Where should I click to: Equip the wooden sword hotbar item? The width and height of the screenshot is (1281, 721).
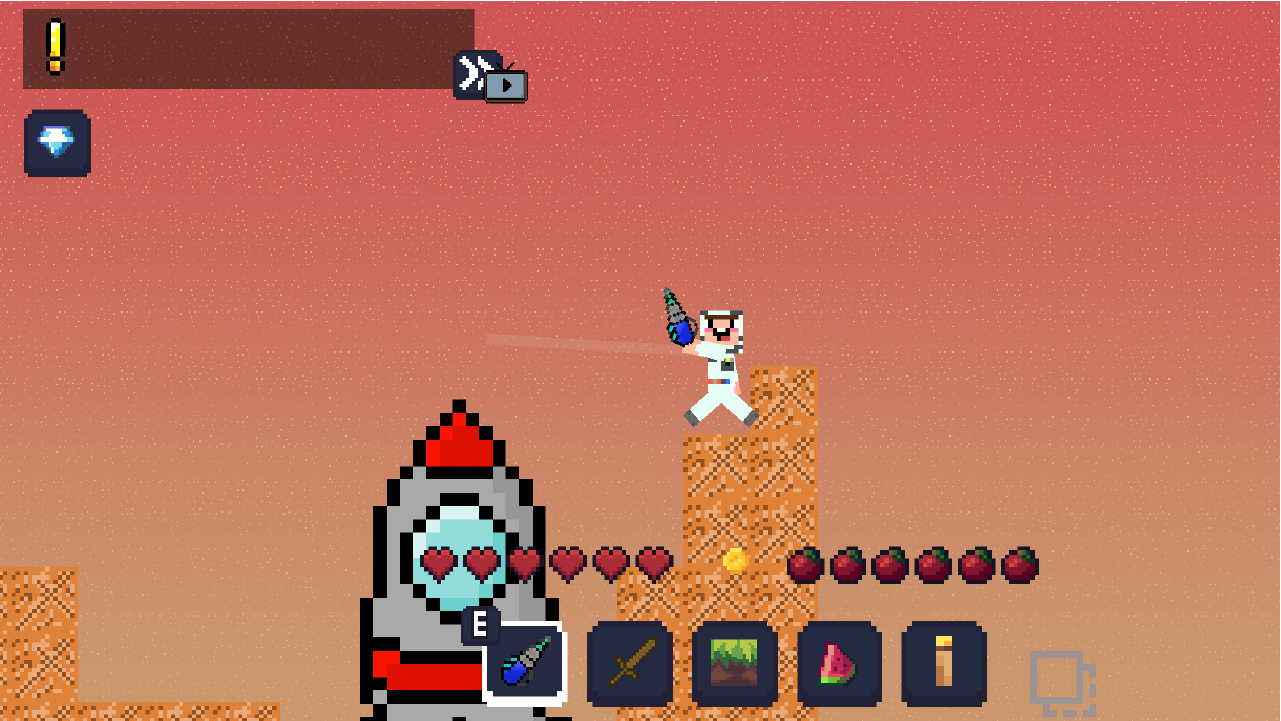point(629,663)
